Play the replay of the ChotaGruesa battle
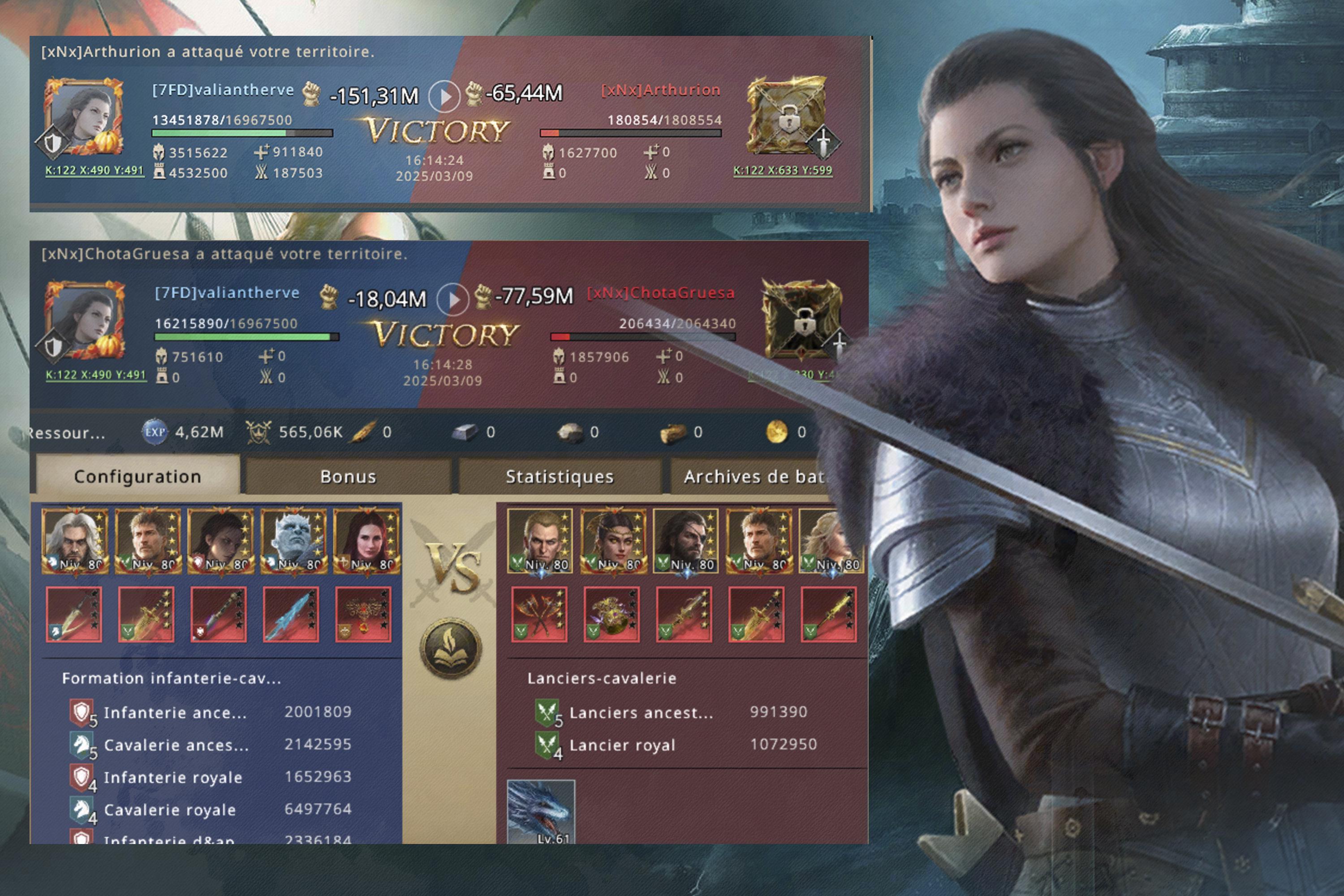The height and width of the screenshot is (896, 1344). point(452,298)
